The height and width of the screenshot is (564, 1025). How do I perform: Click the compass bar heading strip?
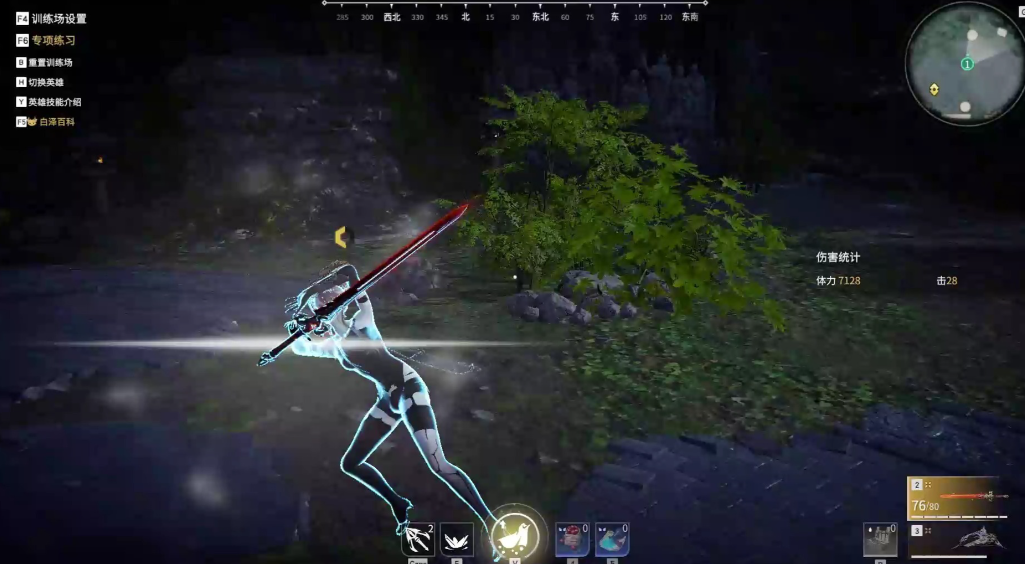[510, 16]
